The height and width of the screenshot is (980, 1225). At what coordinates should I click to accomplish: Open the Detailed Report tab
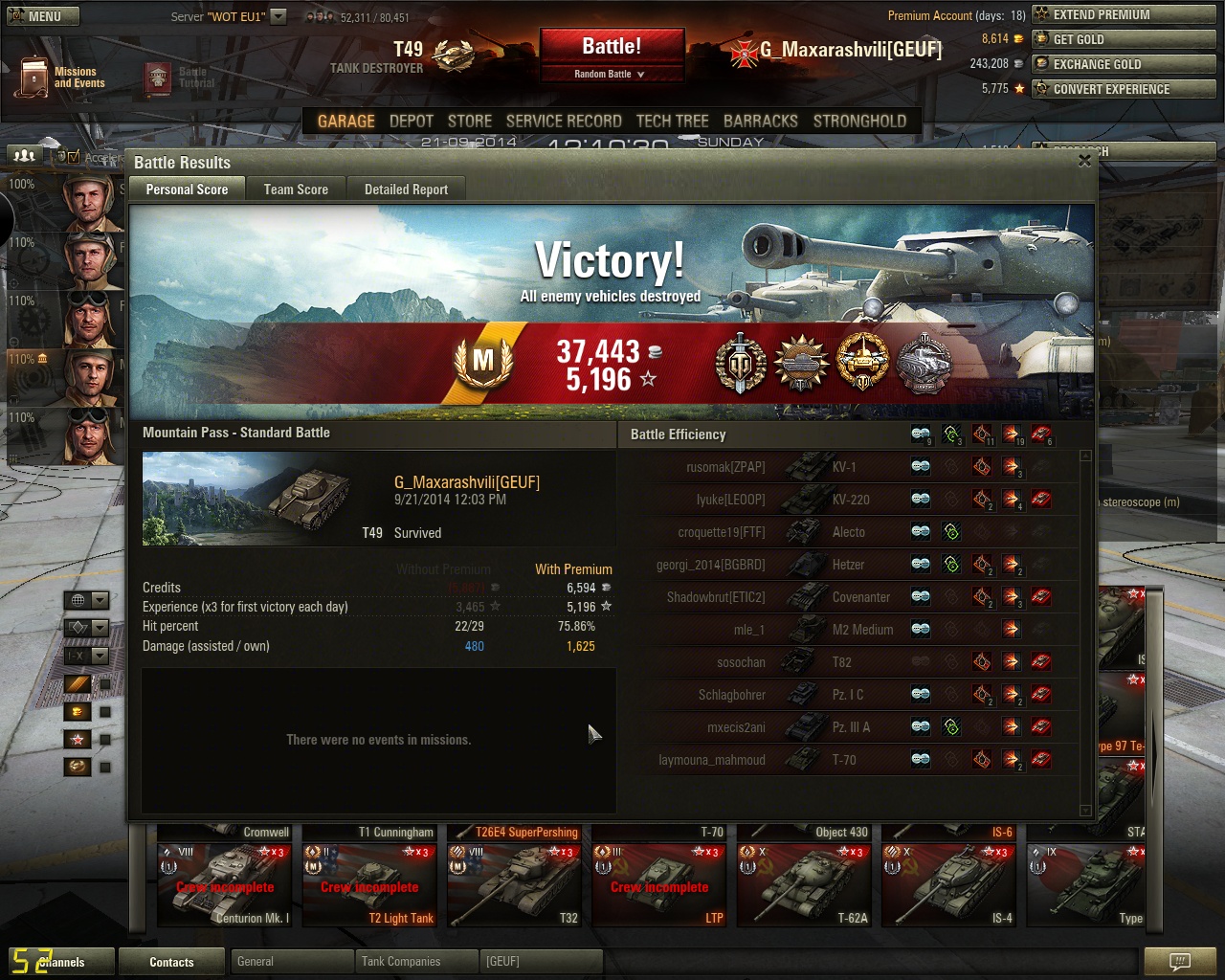[406, 189]
